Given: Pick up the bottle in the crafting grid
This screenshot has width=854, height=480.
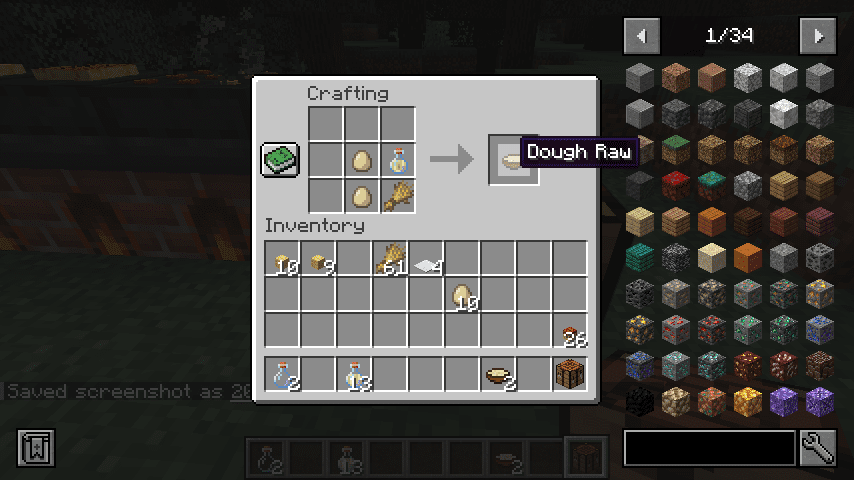Looking at the screenshot, I should pos(397,159).
